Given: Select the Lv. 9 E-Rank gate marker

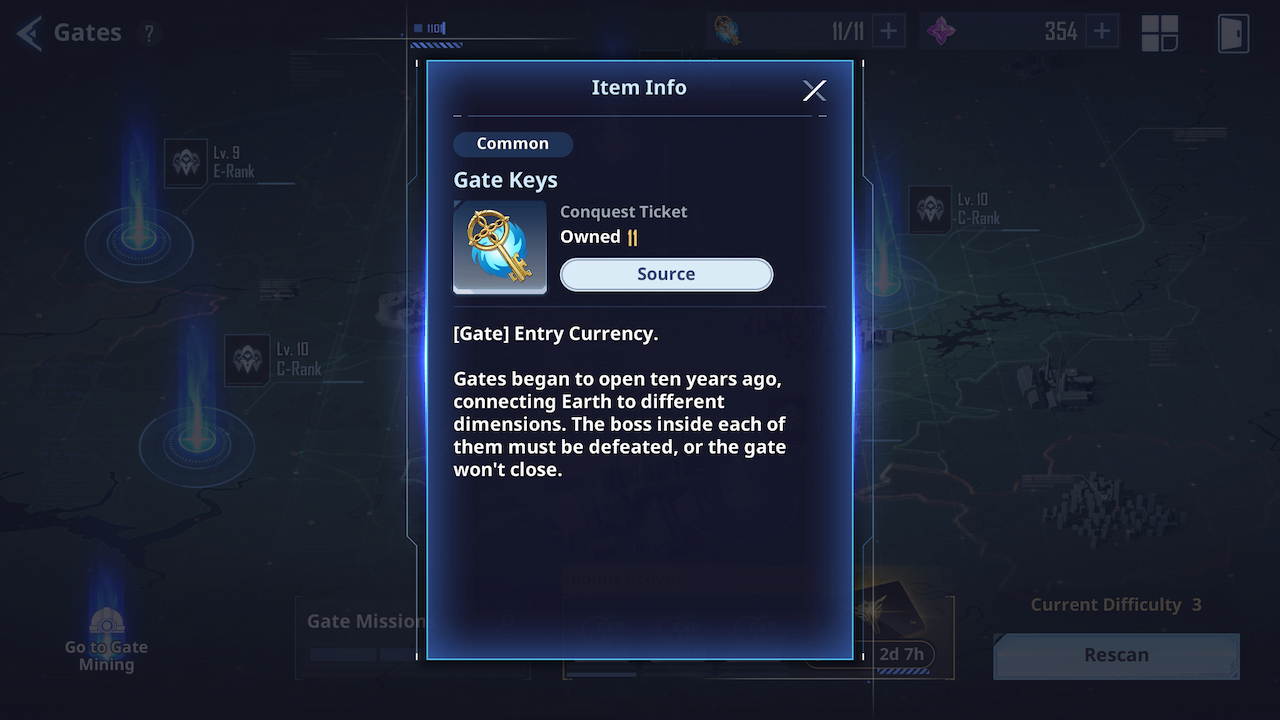Looking at the screenshot, I should click(185, 162).
